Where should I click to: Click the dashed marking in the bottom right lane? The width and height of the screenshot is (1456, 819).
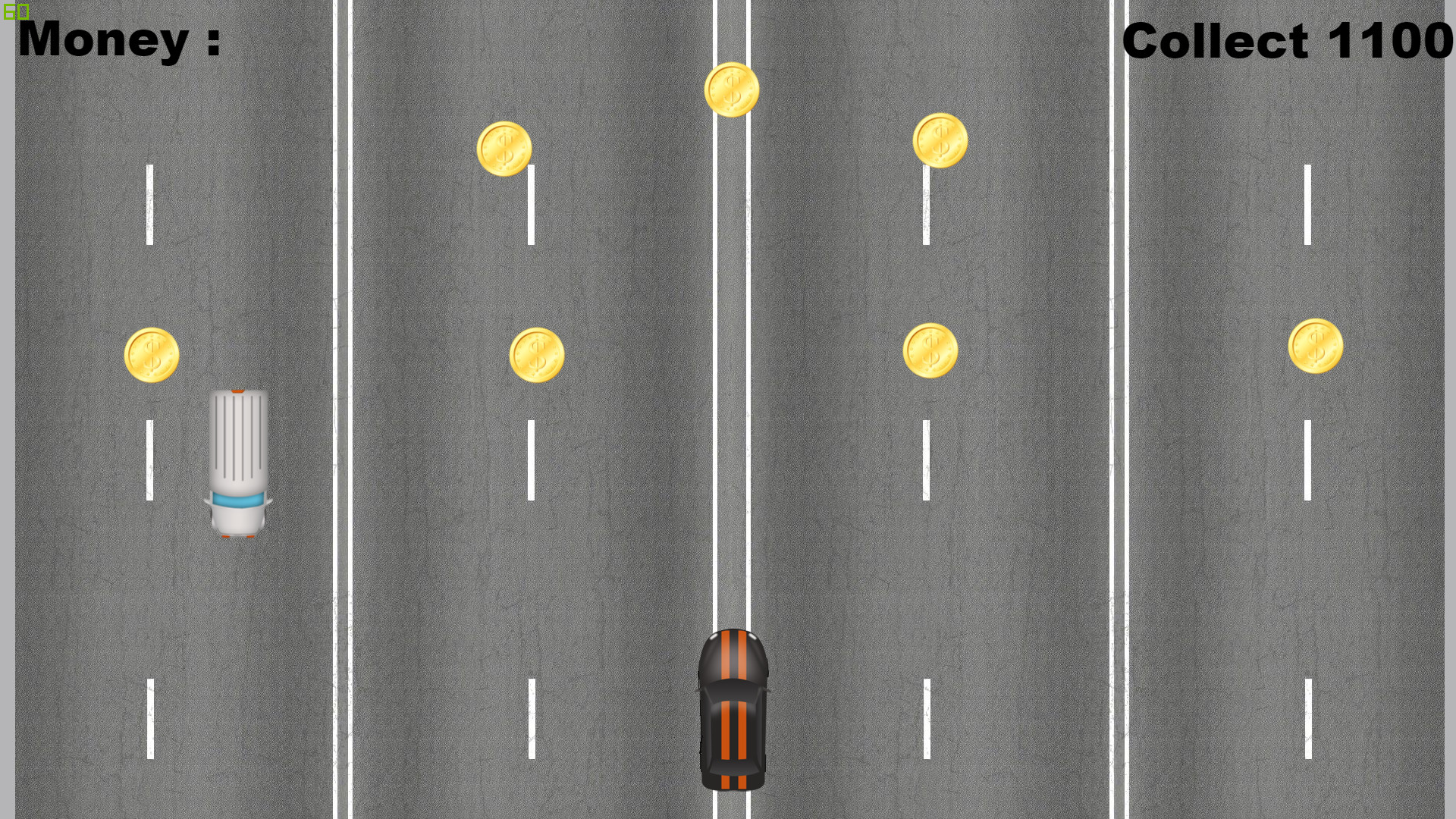[1308, 720]
